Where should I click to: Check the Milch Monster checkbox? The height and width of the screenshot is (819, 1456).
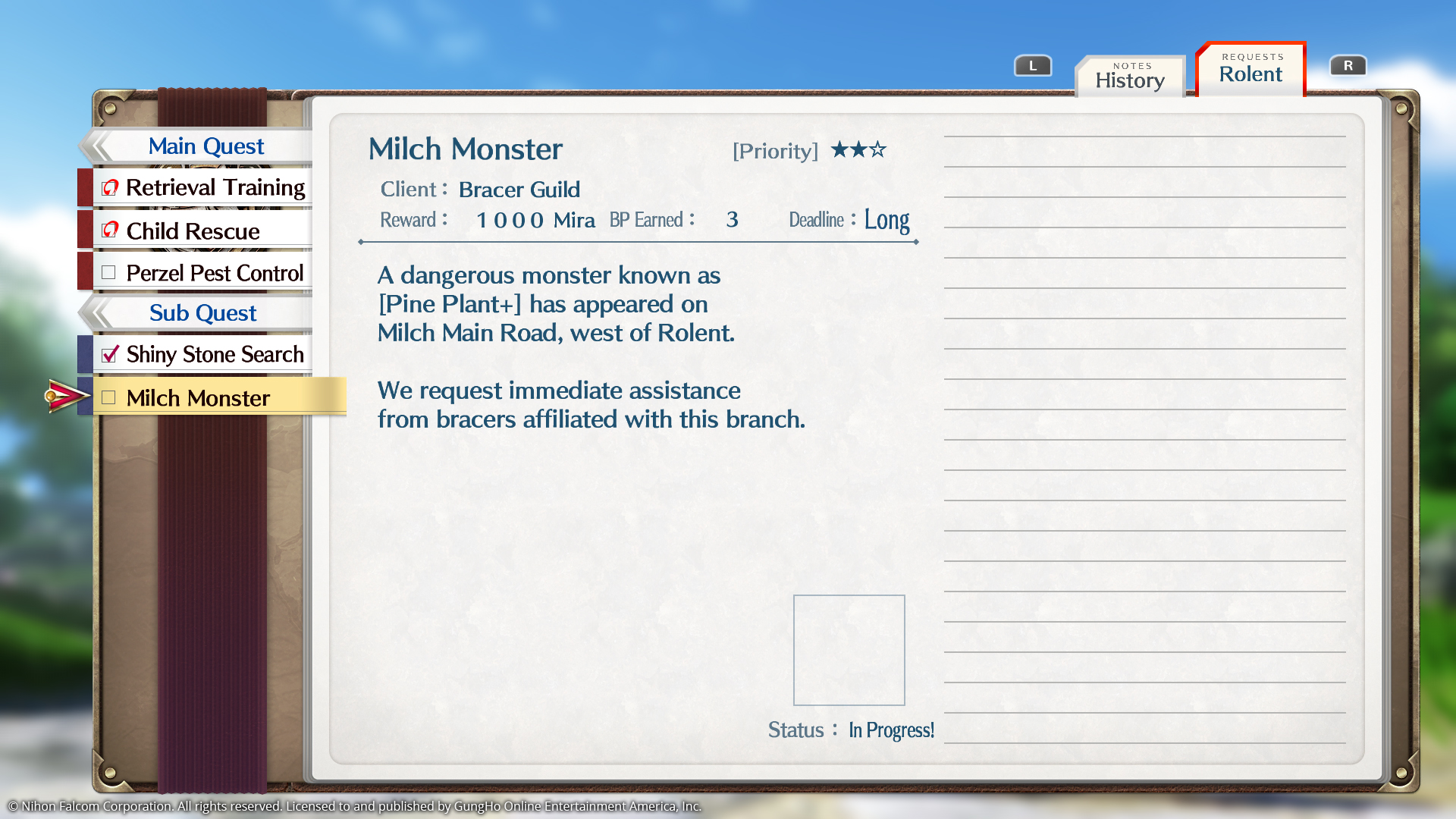(108, 397)
